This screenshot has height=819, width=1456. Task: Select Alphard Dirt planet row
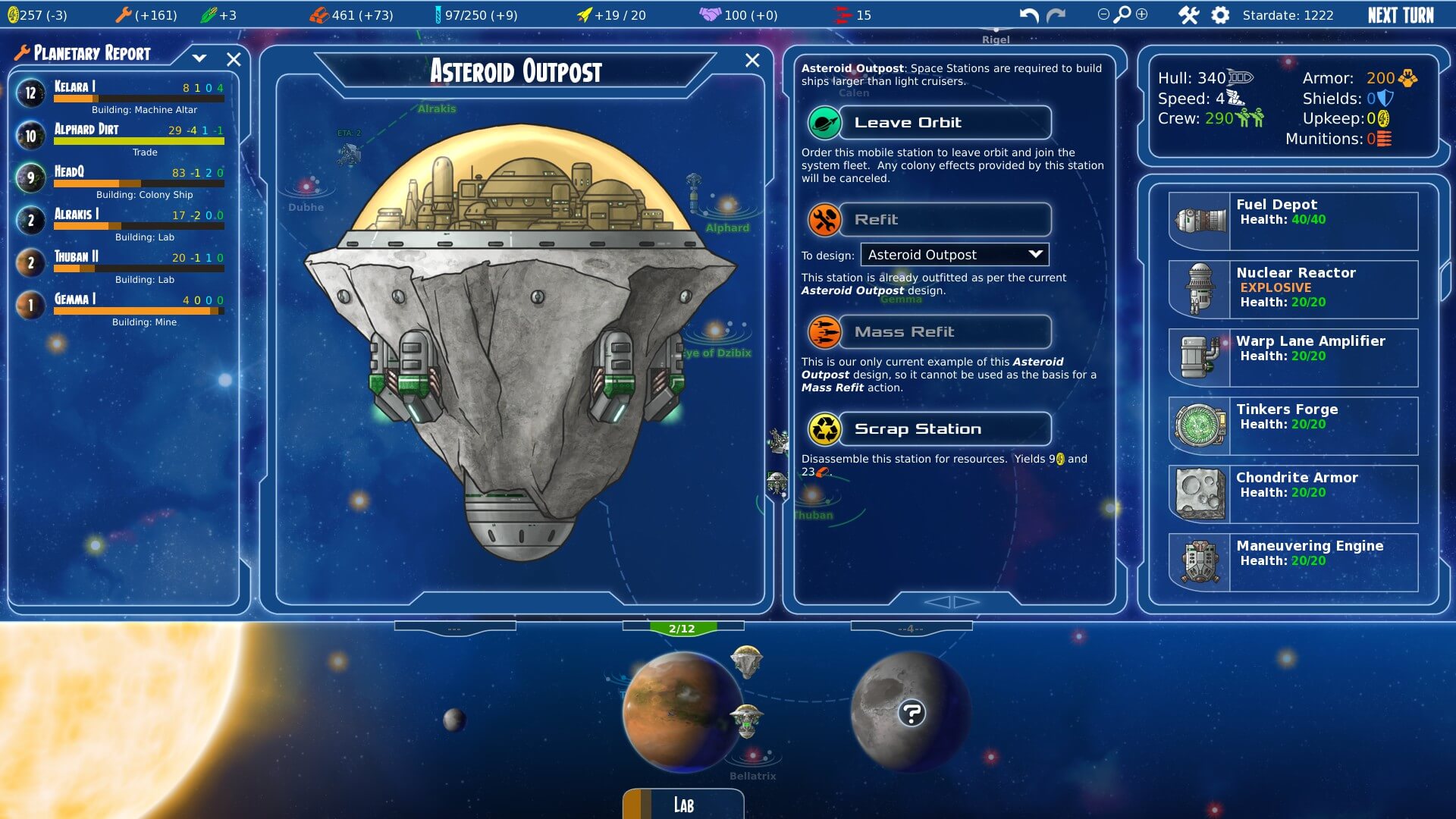click(x=121, y=136)
